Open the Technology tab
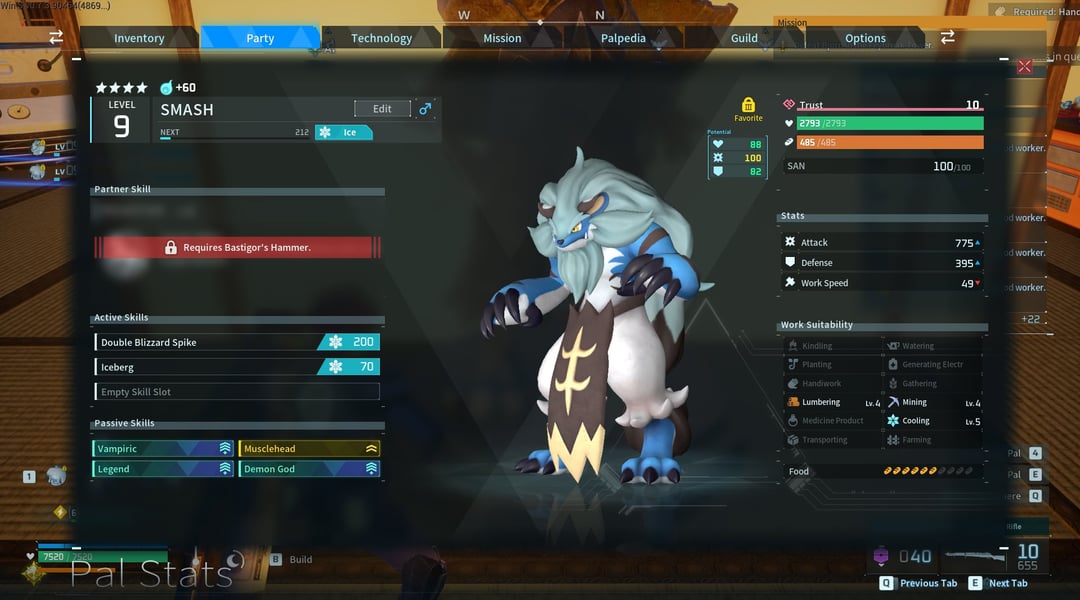 pyautogui.click(x=381, y=38)
